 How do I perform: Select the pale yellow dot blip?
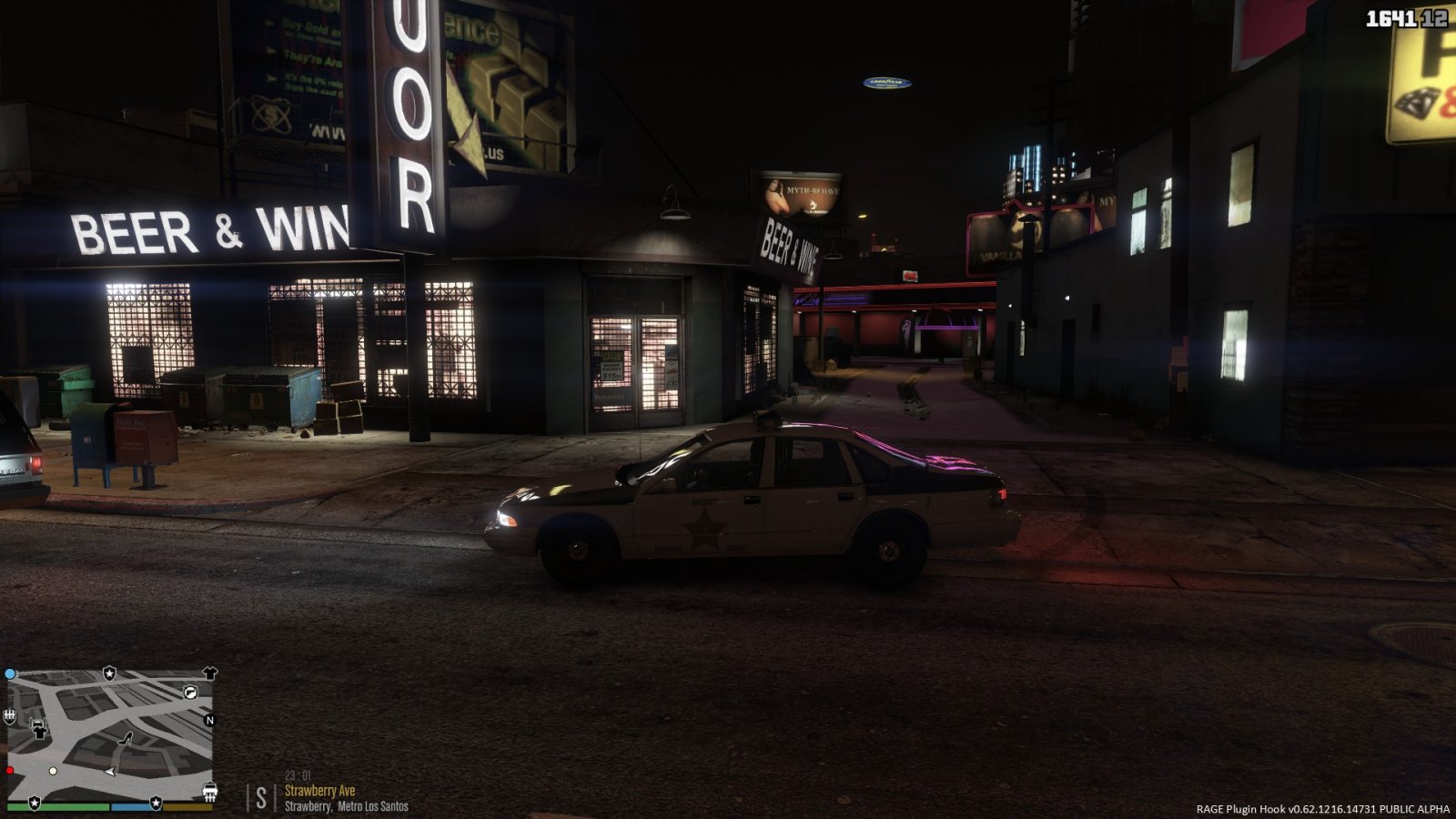[53, 771]
